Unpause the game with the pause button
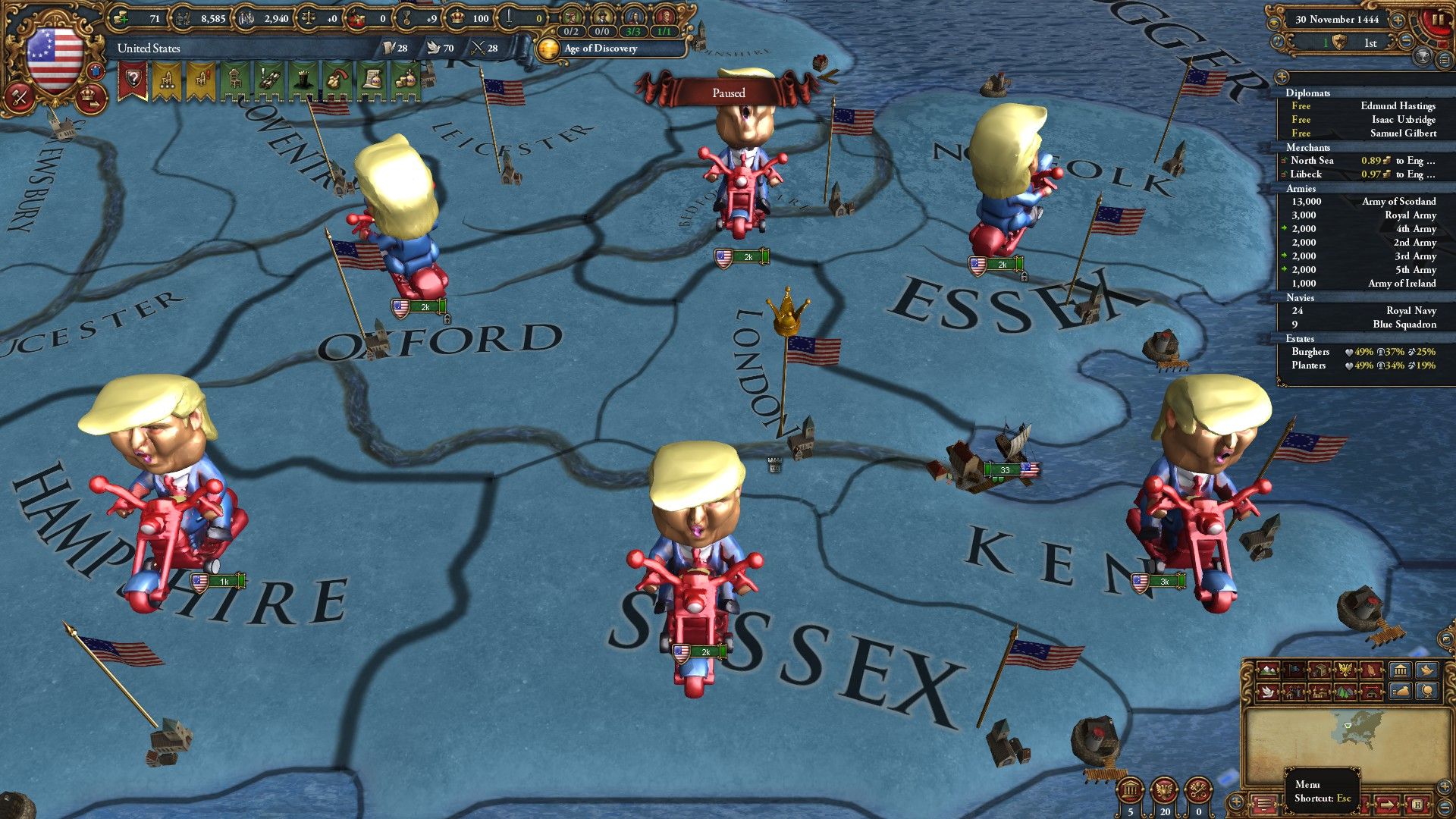Image resolution: width=1456 pixels, height=819 pixels. point(1439,20)
